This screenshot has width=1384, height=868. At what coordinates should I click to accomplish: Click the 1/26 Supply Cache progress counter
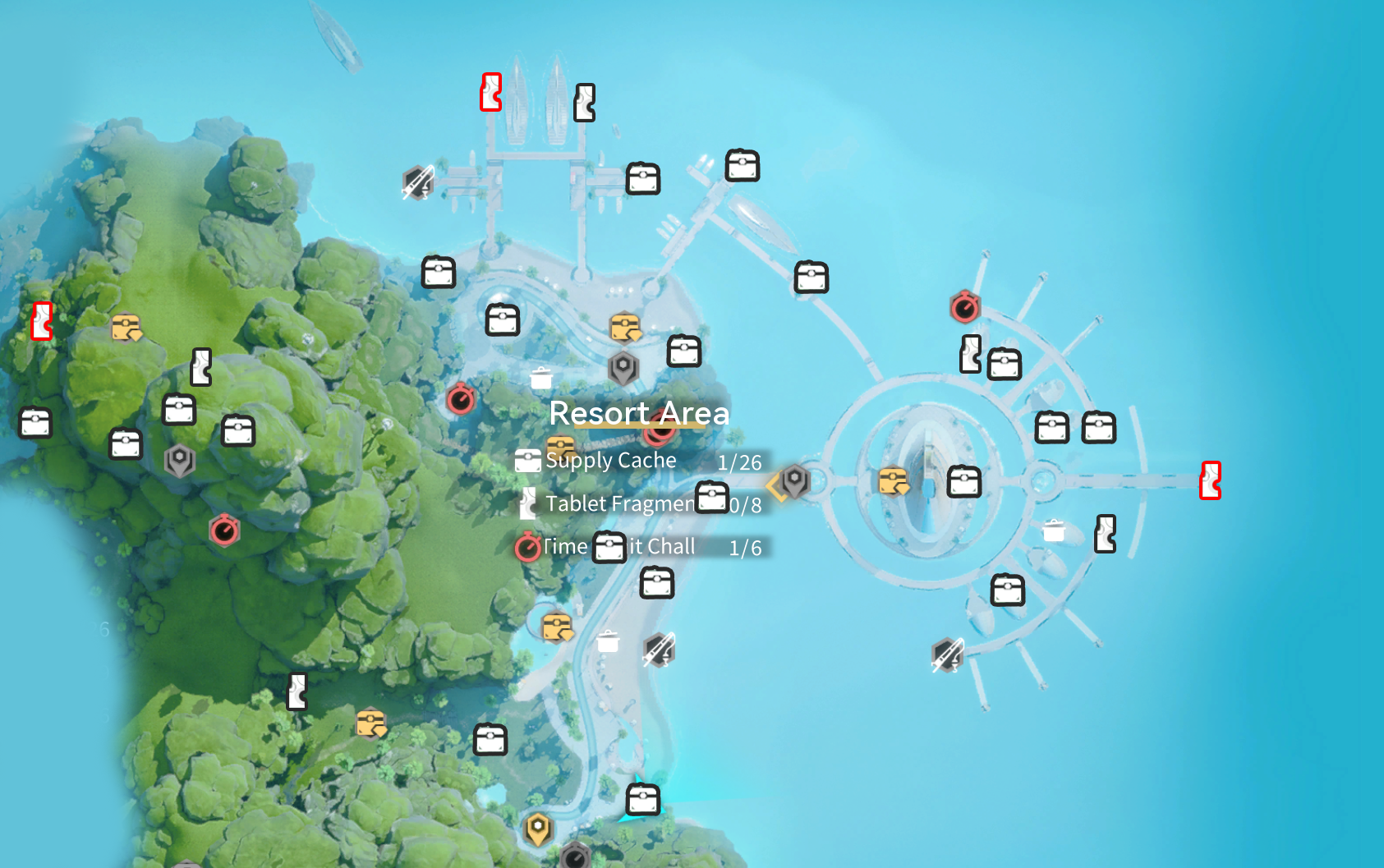[738, 462]
